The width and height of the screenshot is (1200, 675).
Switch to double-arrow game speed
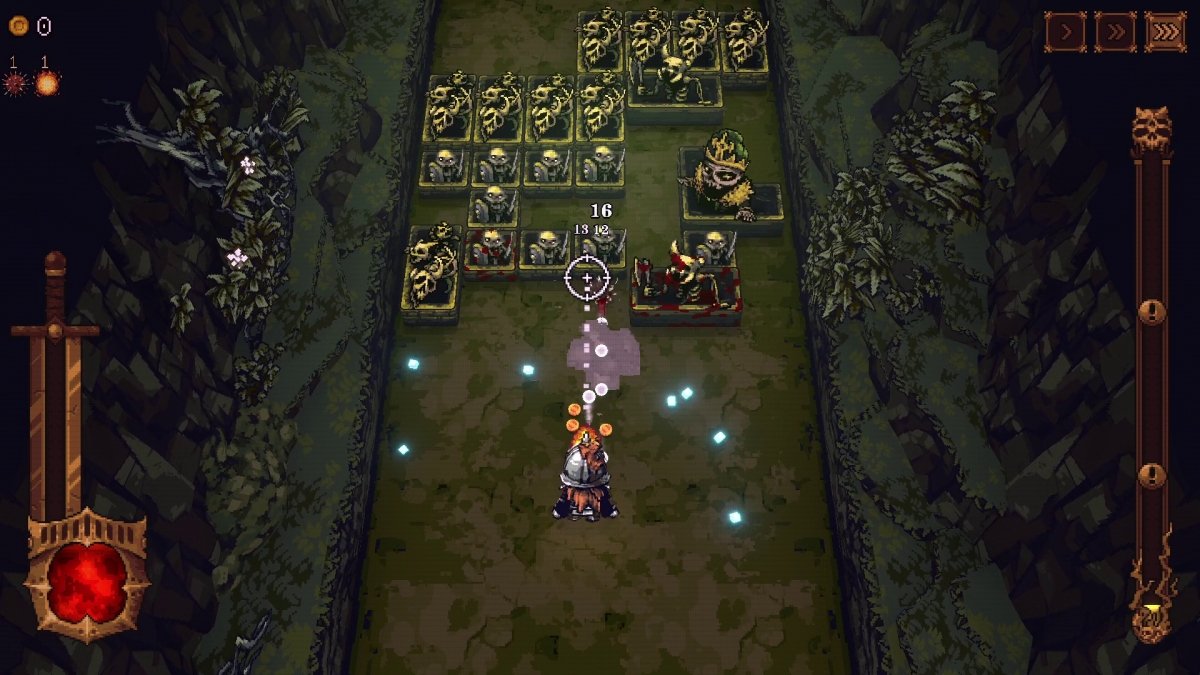[1115, 32]
